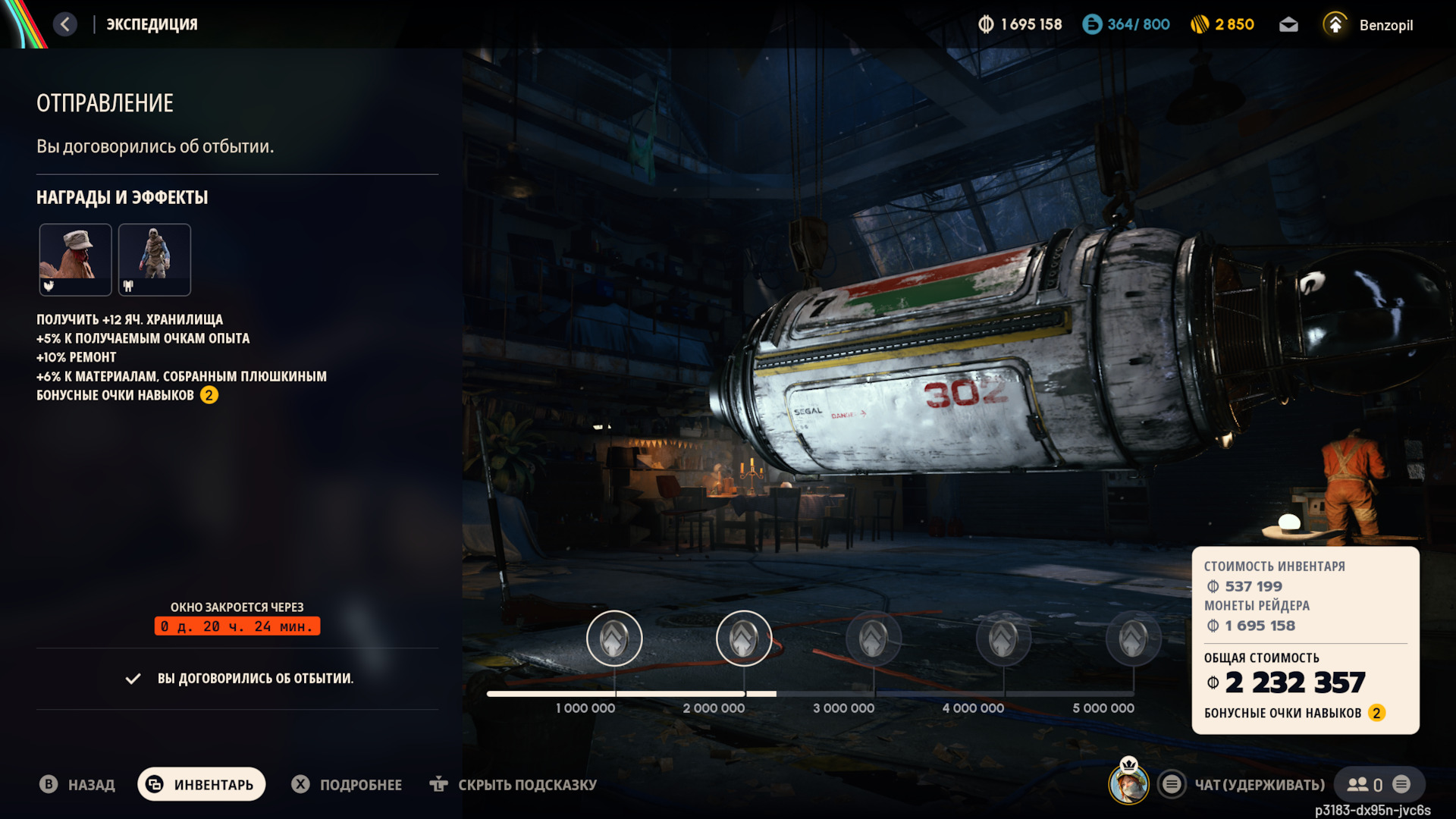Open the mail inbox envelope icon
This screenshot has width=1456, height=819.
click(x=1288, y=25)
